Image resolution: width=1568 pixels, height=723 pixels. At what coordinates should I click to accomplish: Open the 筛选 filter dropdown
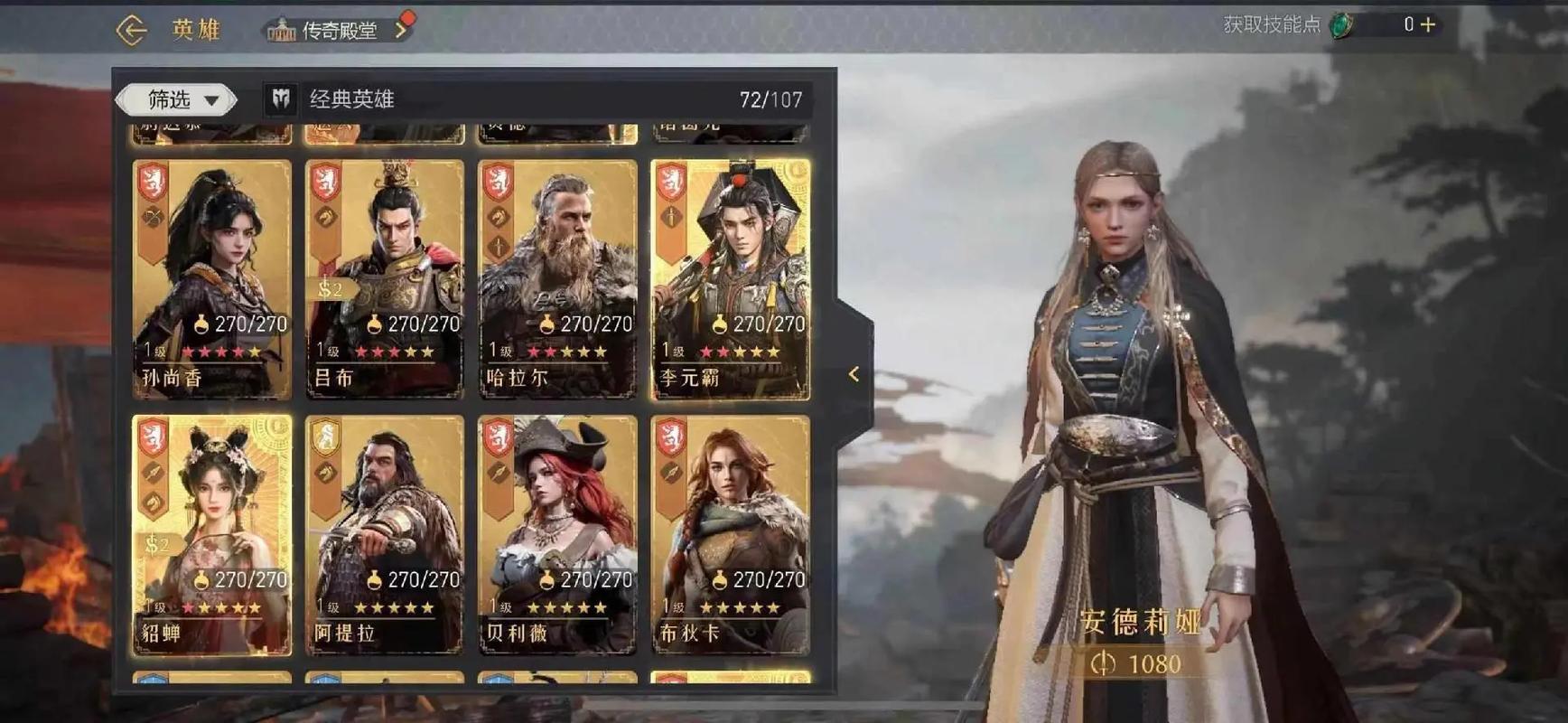coord(178,99)
